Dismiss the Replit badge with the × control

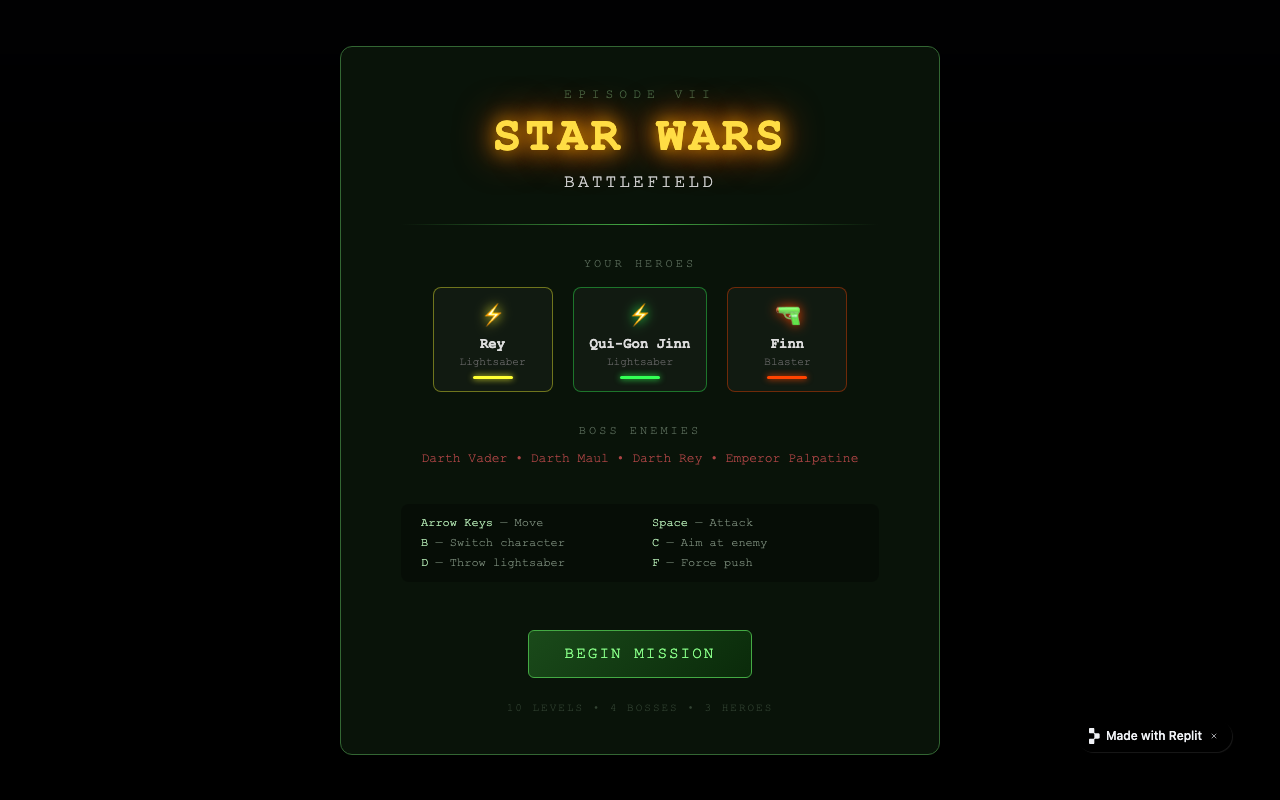[x=1214, y=736]
